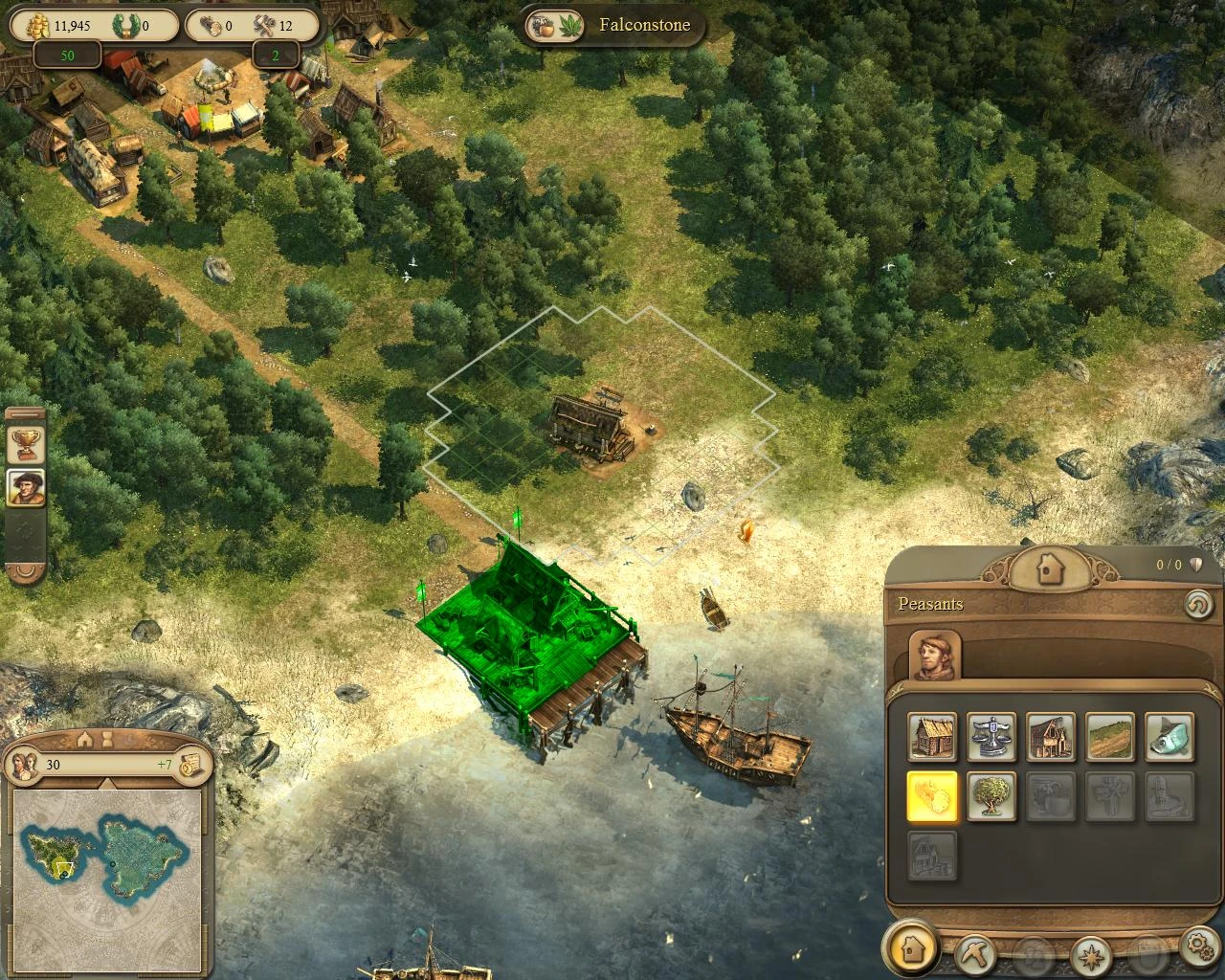Pick the dirt road construction icon
This screenshot has width=1225, height=980.
(x=1110, y=738)
